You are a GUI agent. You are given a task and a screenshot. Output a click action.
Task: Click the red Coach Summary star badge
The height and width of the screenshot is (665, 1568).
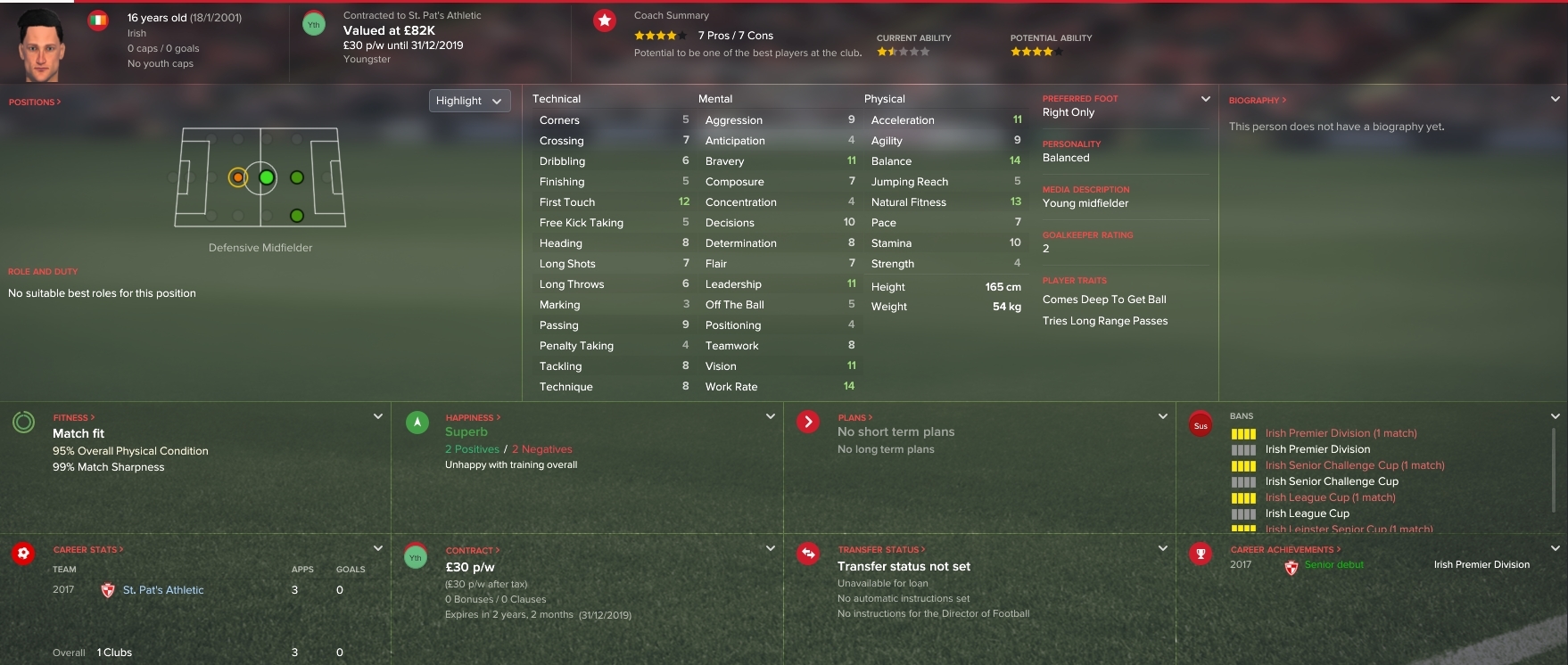[x=603, y=20]
